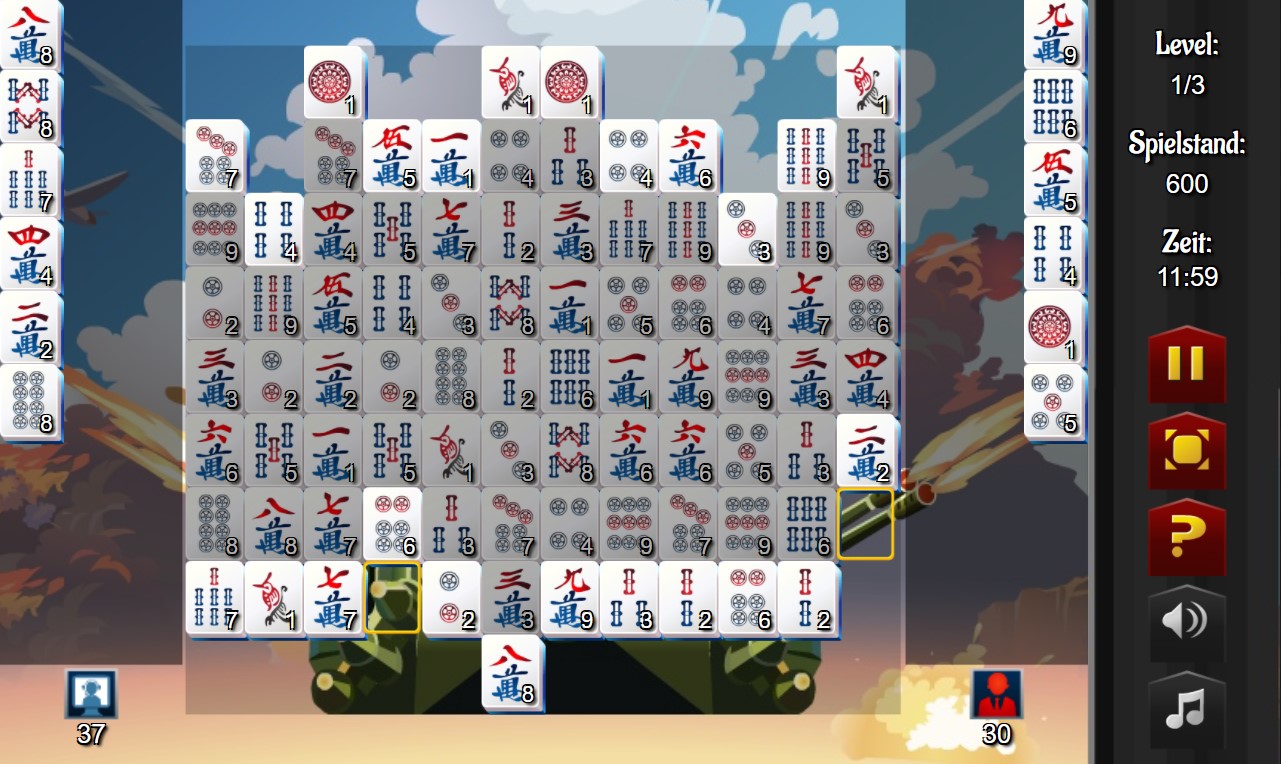Select the nine-character tile in the top-right corner
Screen dimensions: 1281x764
click(x=1053, y=30)
